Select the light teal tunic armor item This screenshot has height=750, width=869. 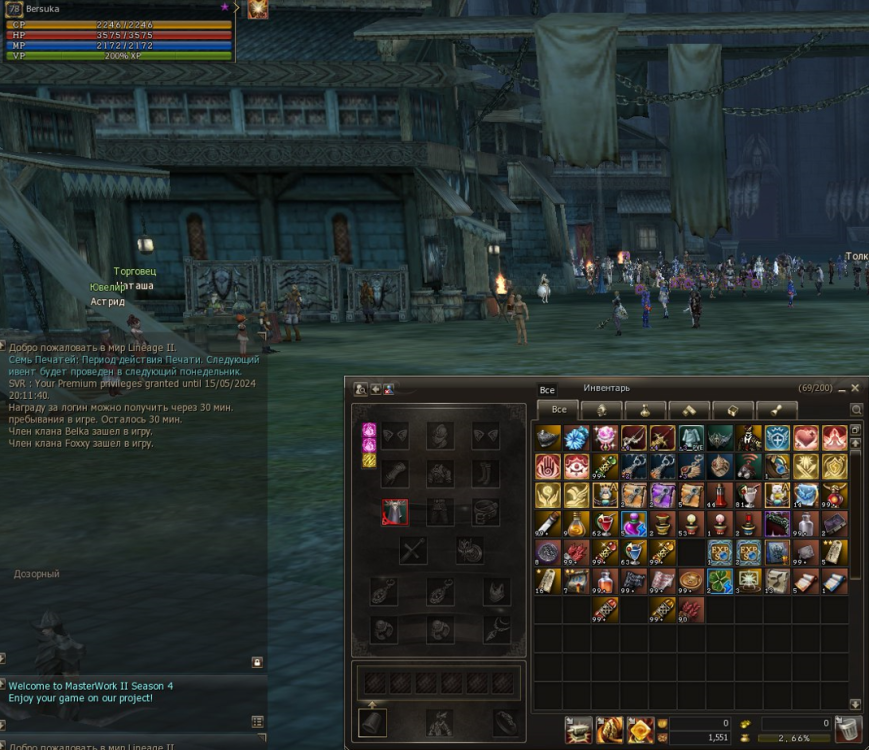[691, 438]
